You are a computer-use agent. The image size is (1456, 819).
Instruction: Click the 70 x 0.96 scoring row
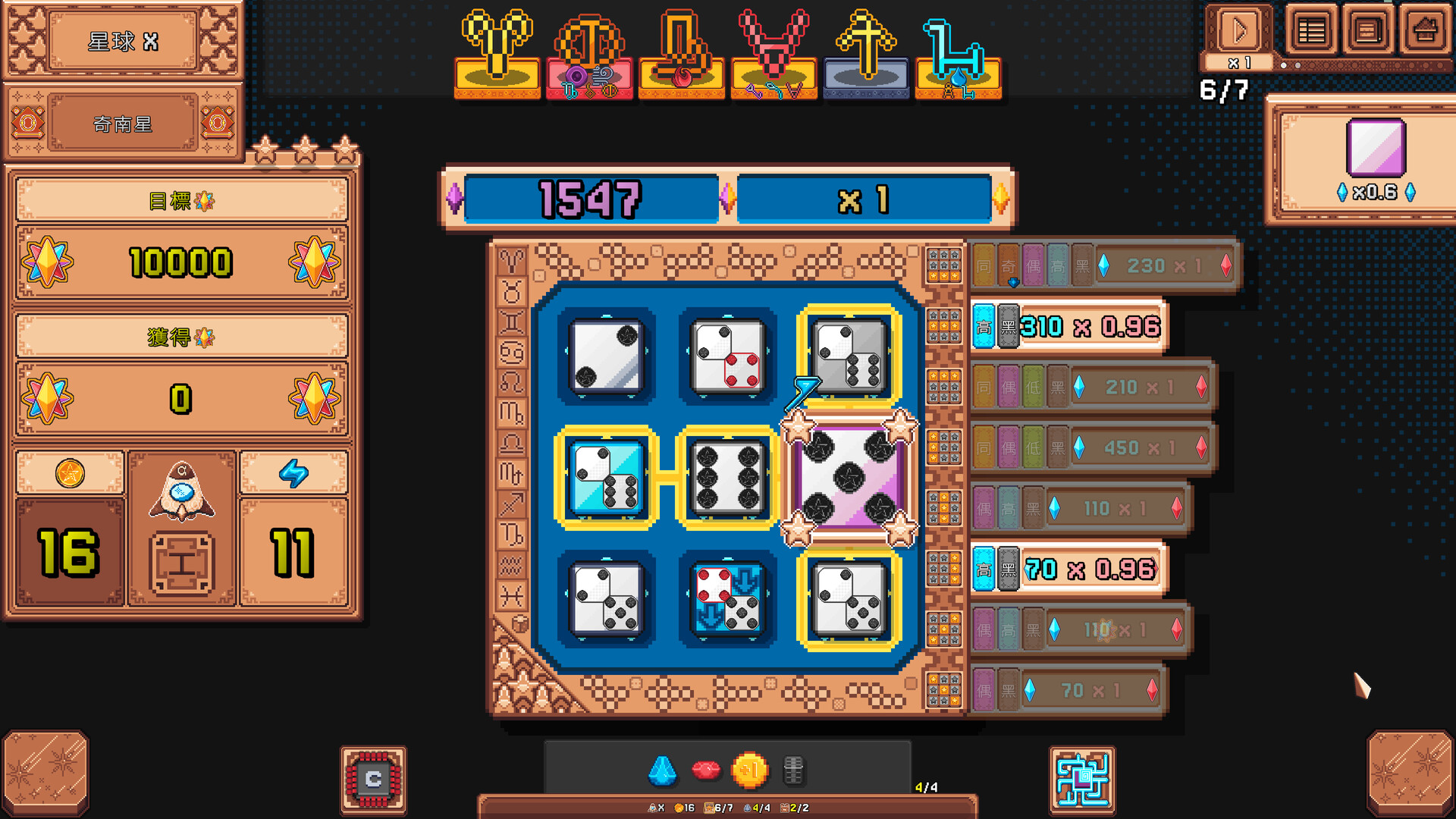coord(1069,569)
